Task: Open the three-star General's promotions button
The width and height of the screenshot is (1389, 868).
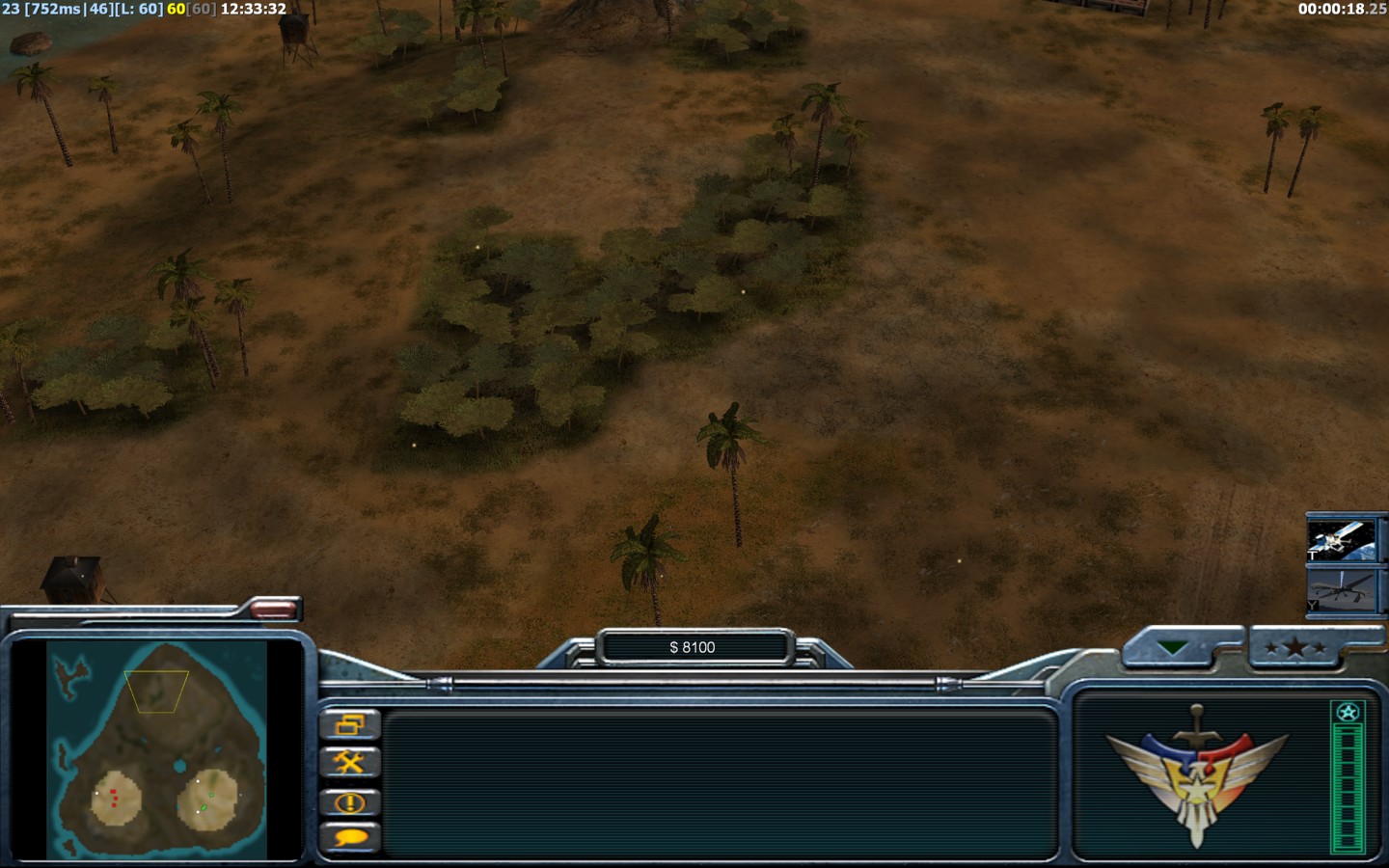Action: click(x=1294, y=648)
